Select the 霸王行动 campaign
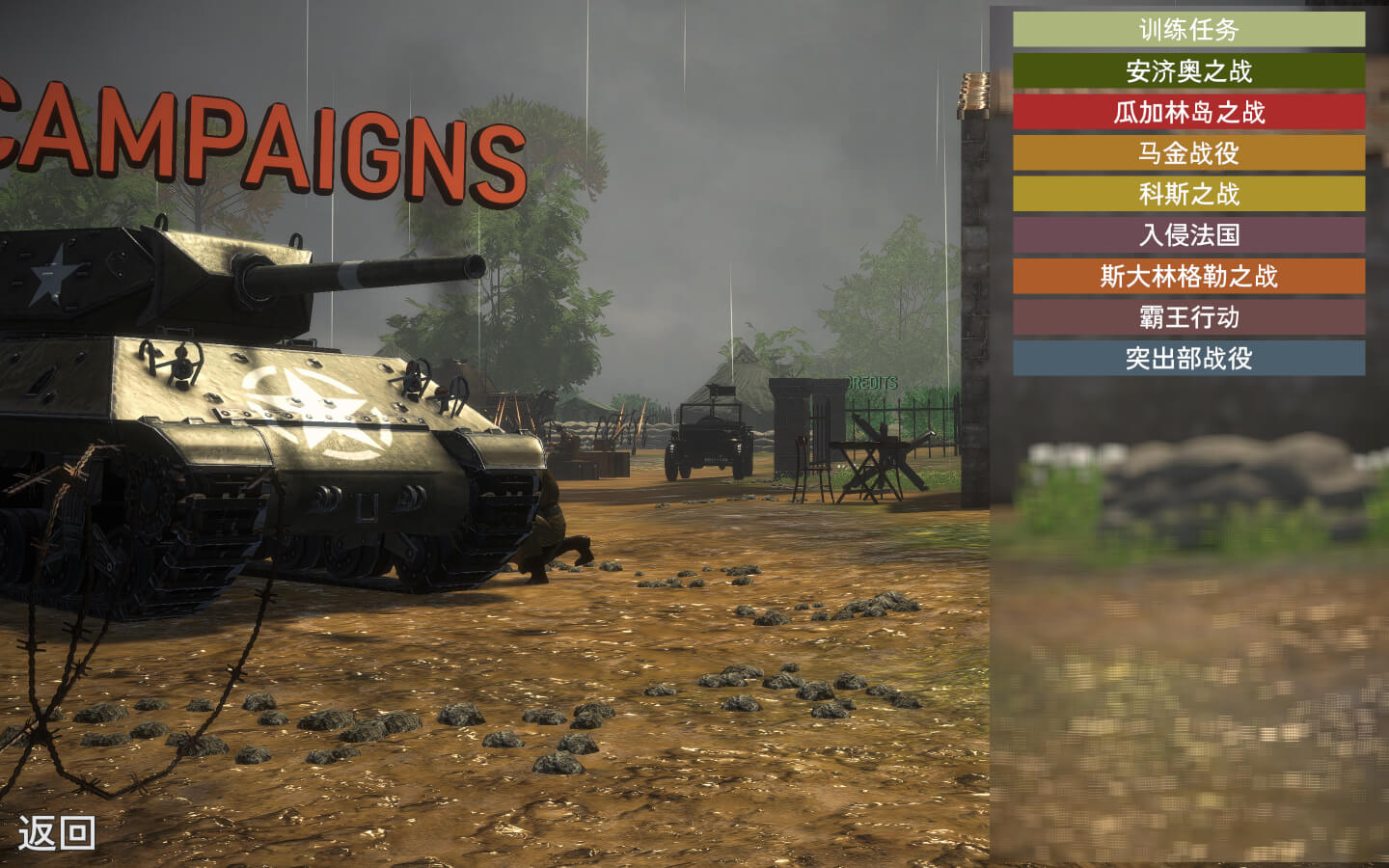This screenshot has height=868, width=1389. click(1188, 317)
